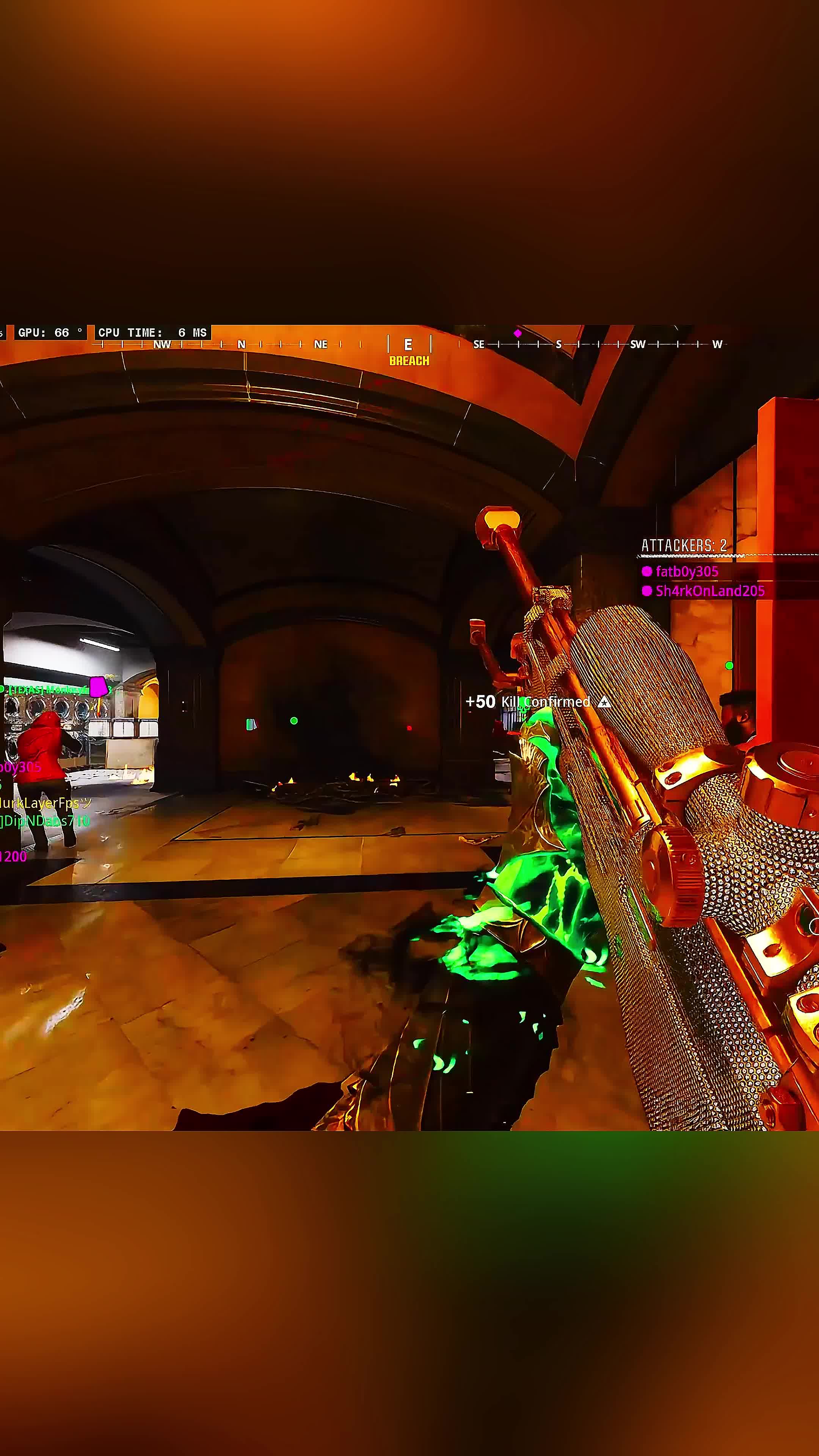
Task: Click the BREACH objective label on the compass
Action: pos(409,361)
